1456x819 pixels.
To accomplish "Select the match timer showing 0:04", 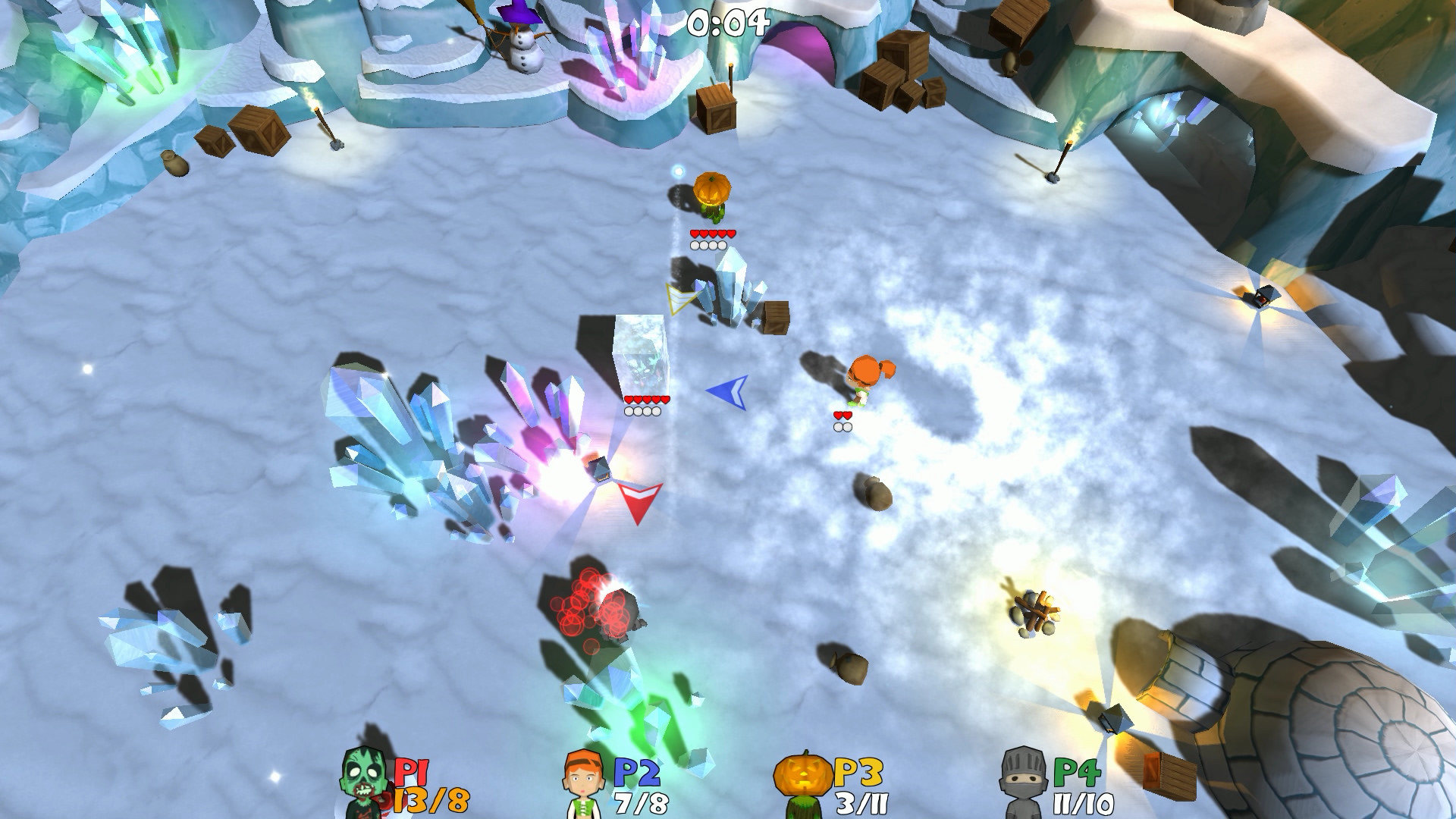I will coord(722,23).
